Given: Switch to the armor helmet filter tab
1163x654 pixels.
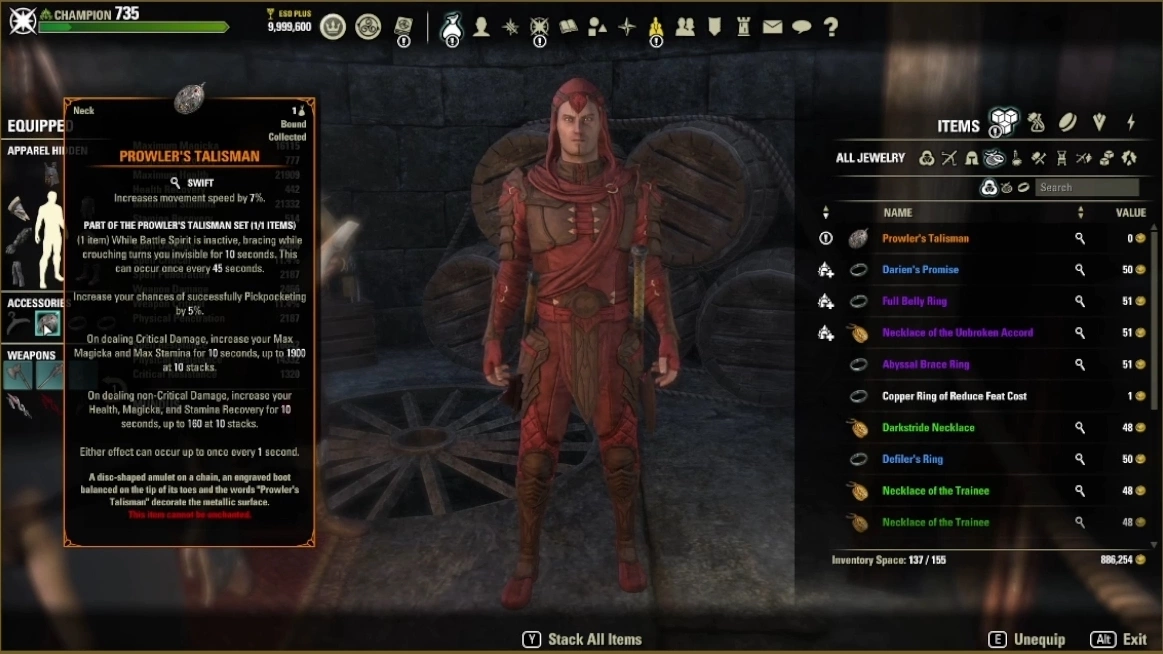Looking at the screenshot, I should click(x=971, y=158).
